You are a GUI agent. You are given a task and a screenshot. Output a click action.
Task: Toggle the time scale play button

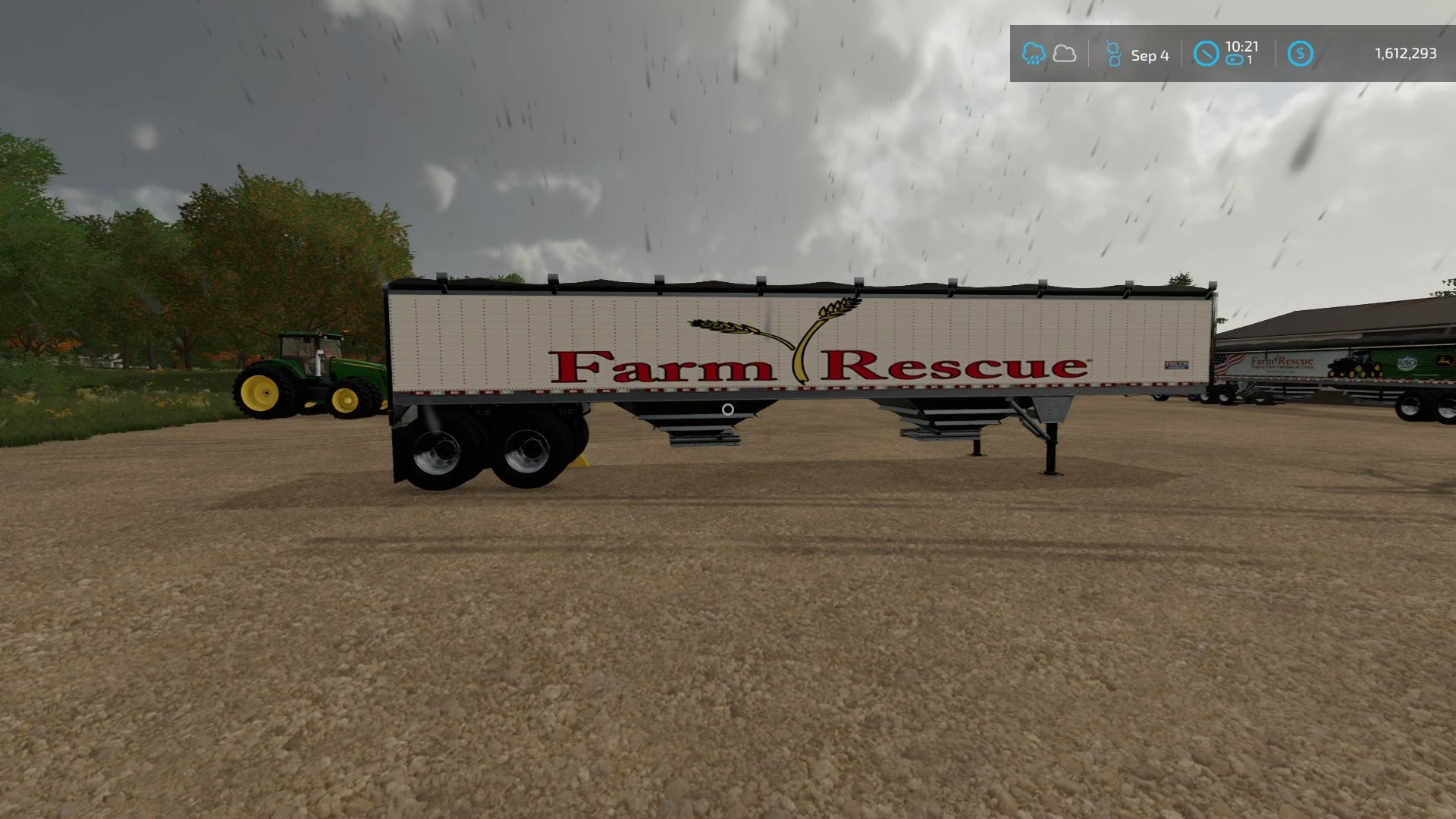point(1233,60)
